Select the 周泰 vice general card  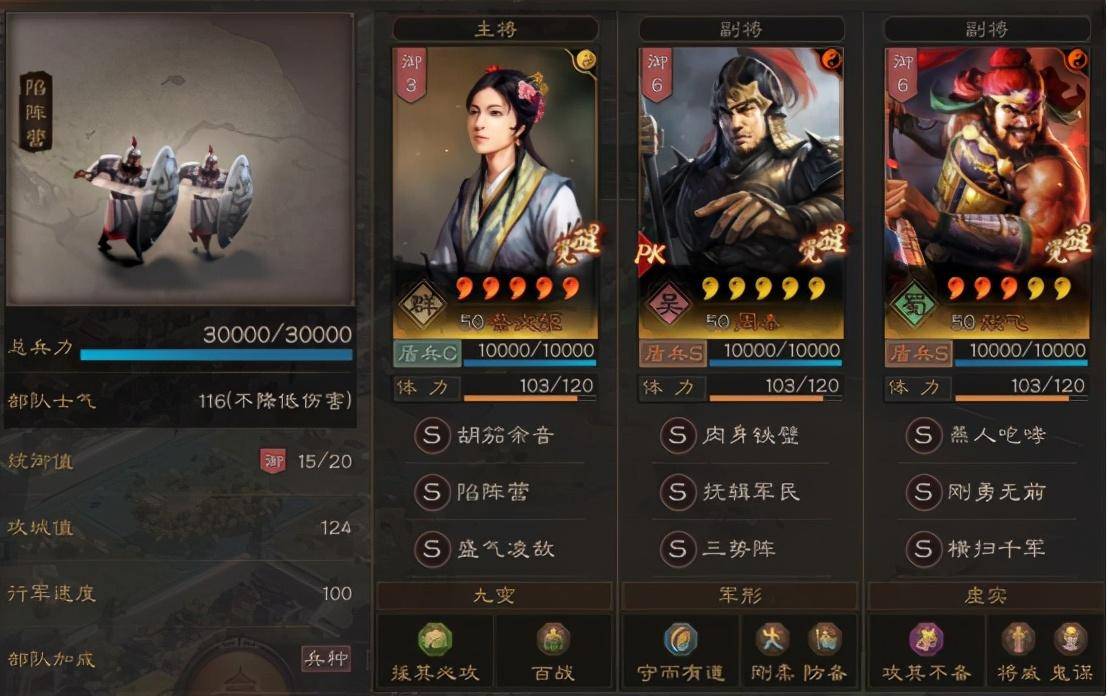tap(741, 190)
